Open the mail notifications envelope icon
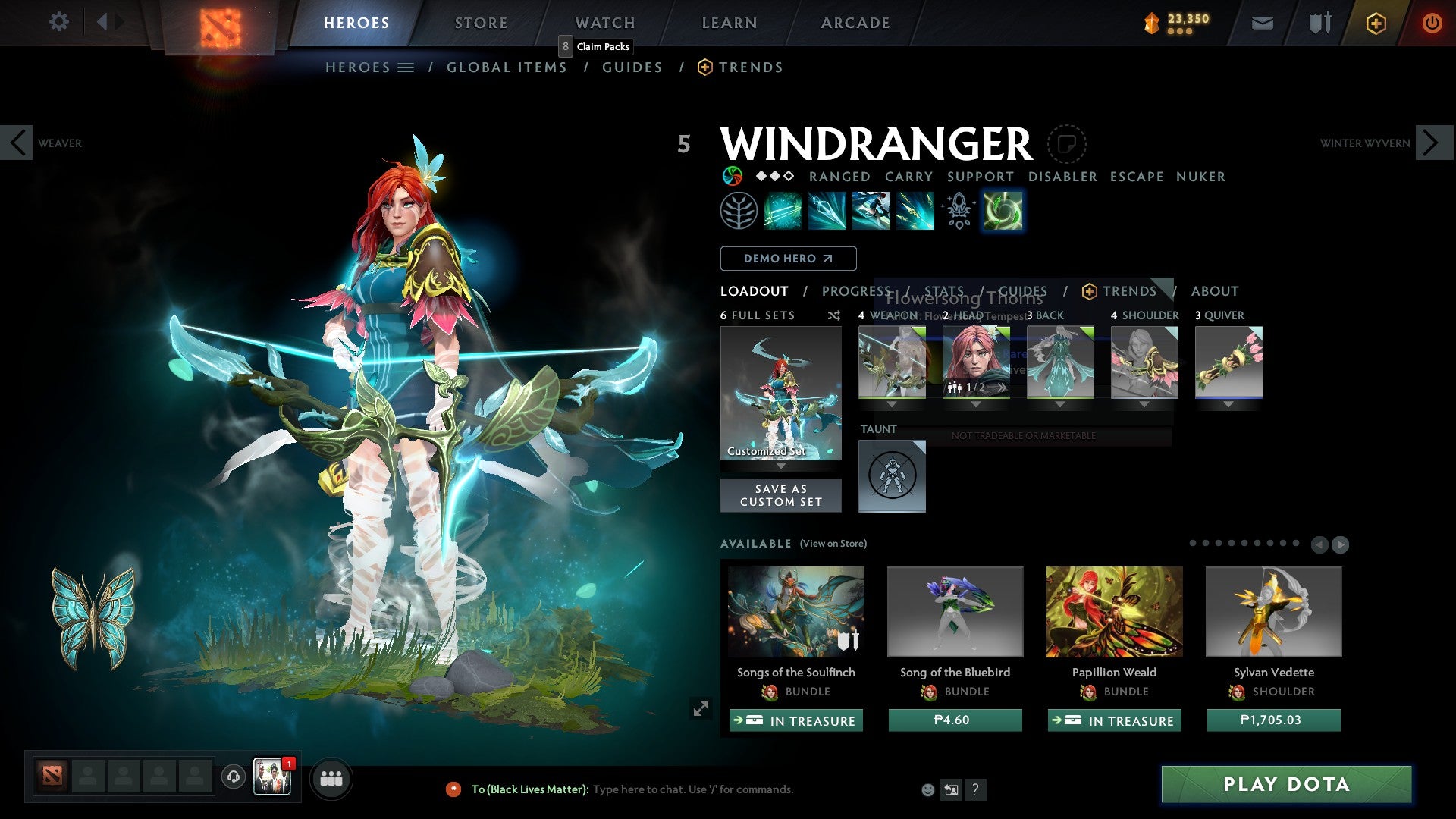Screen dimensions: 1456x819 click(1261, 23)
